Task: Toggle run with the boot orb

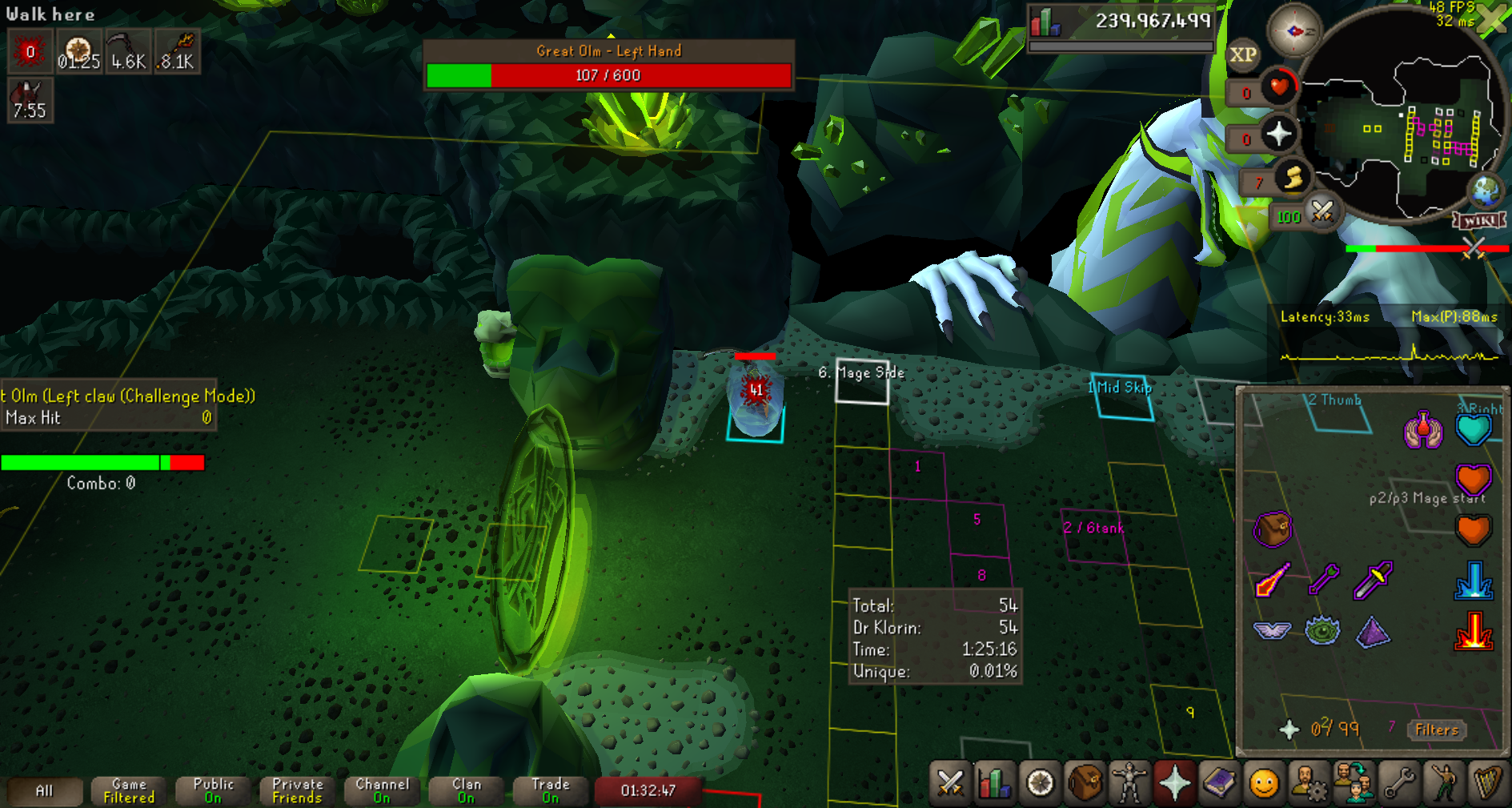Action: 1292,178
